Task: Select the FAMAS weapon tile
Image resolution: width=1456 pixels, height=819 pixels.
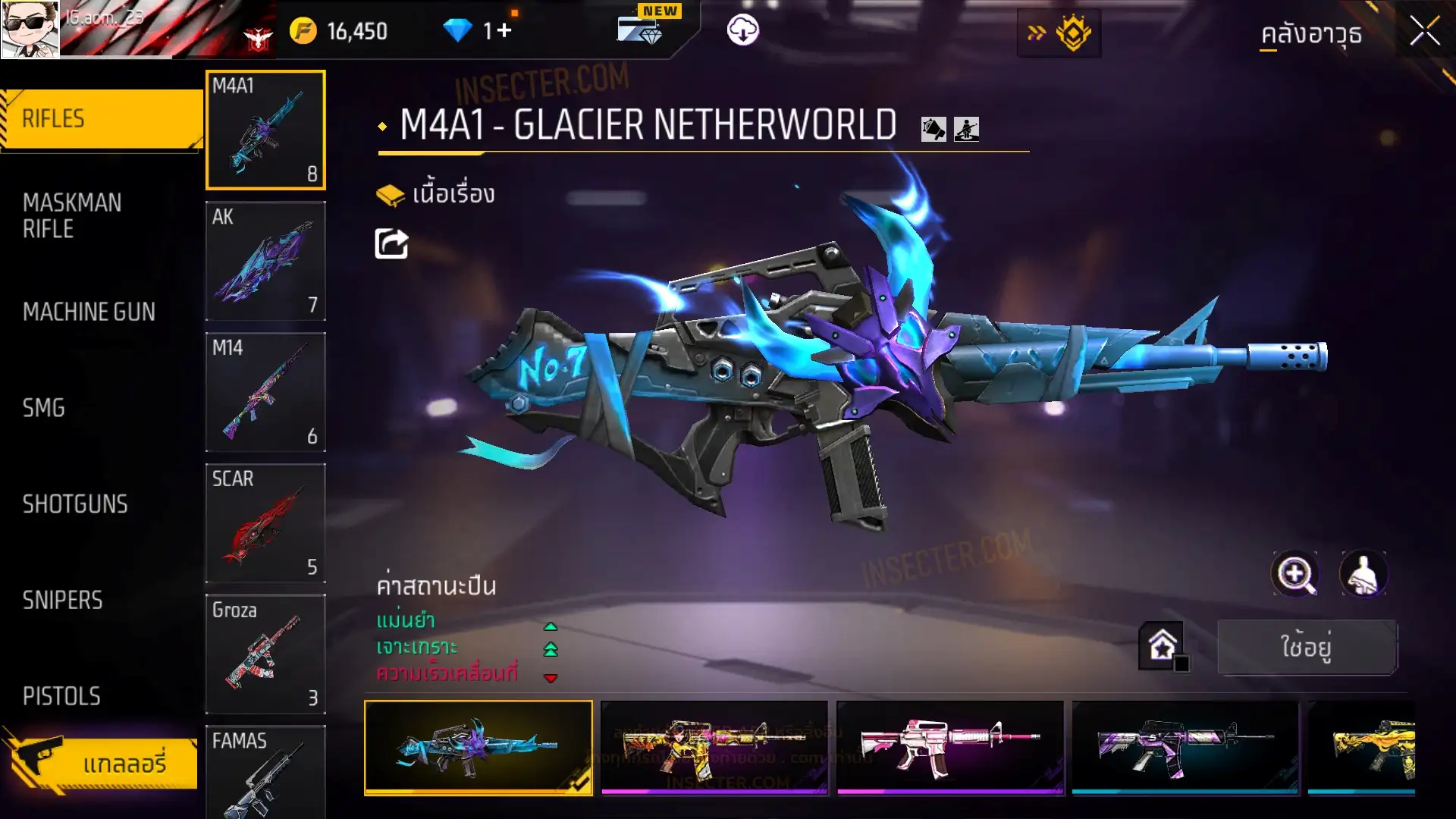Action: pos(265,772)
